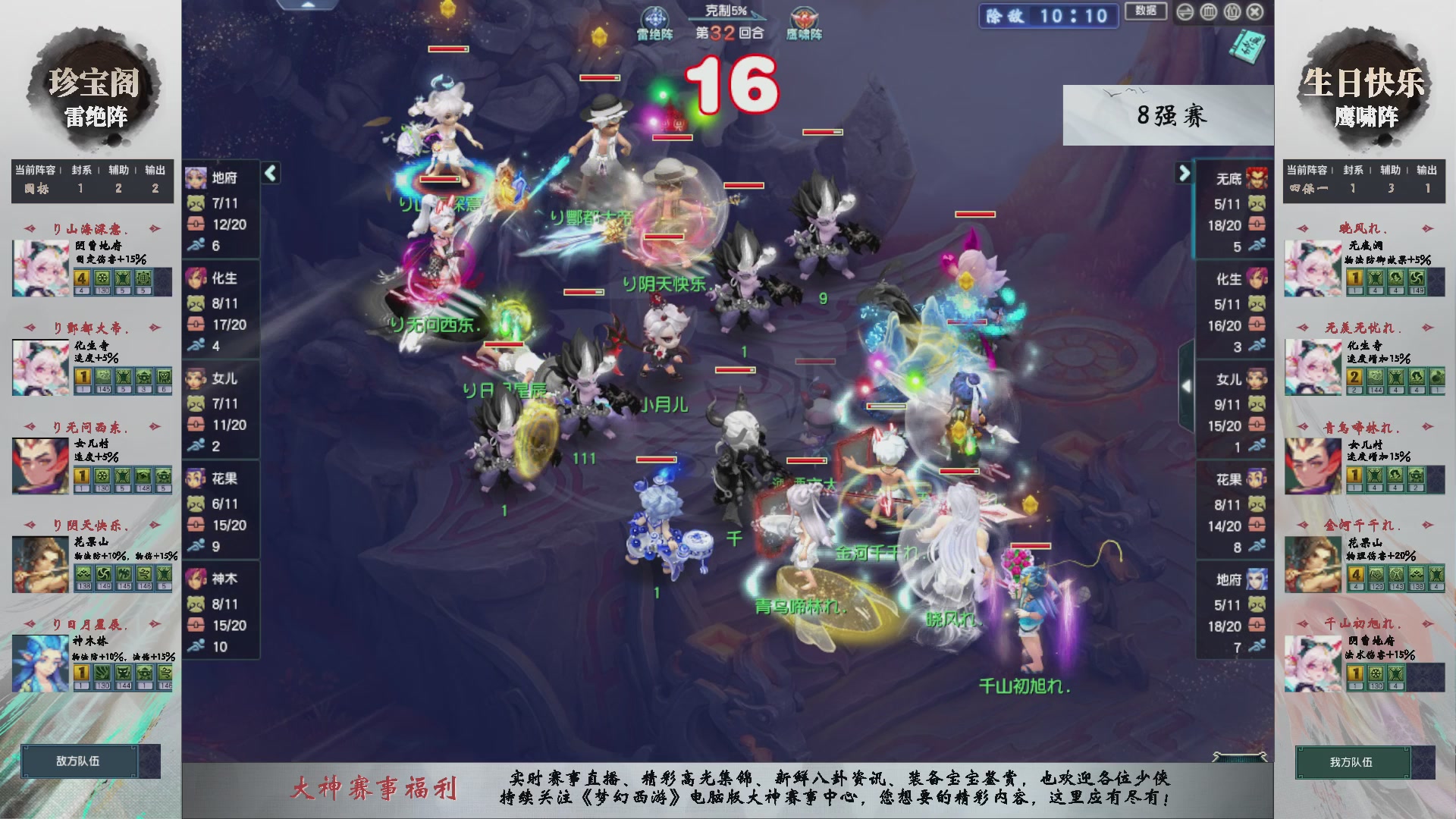Click the mid-right chevron beside the battlefield
Image resolution: width=1456 pixels, height=819 pixels.
click(1186, 385)
